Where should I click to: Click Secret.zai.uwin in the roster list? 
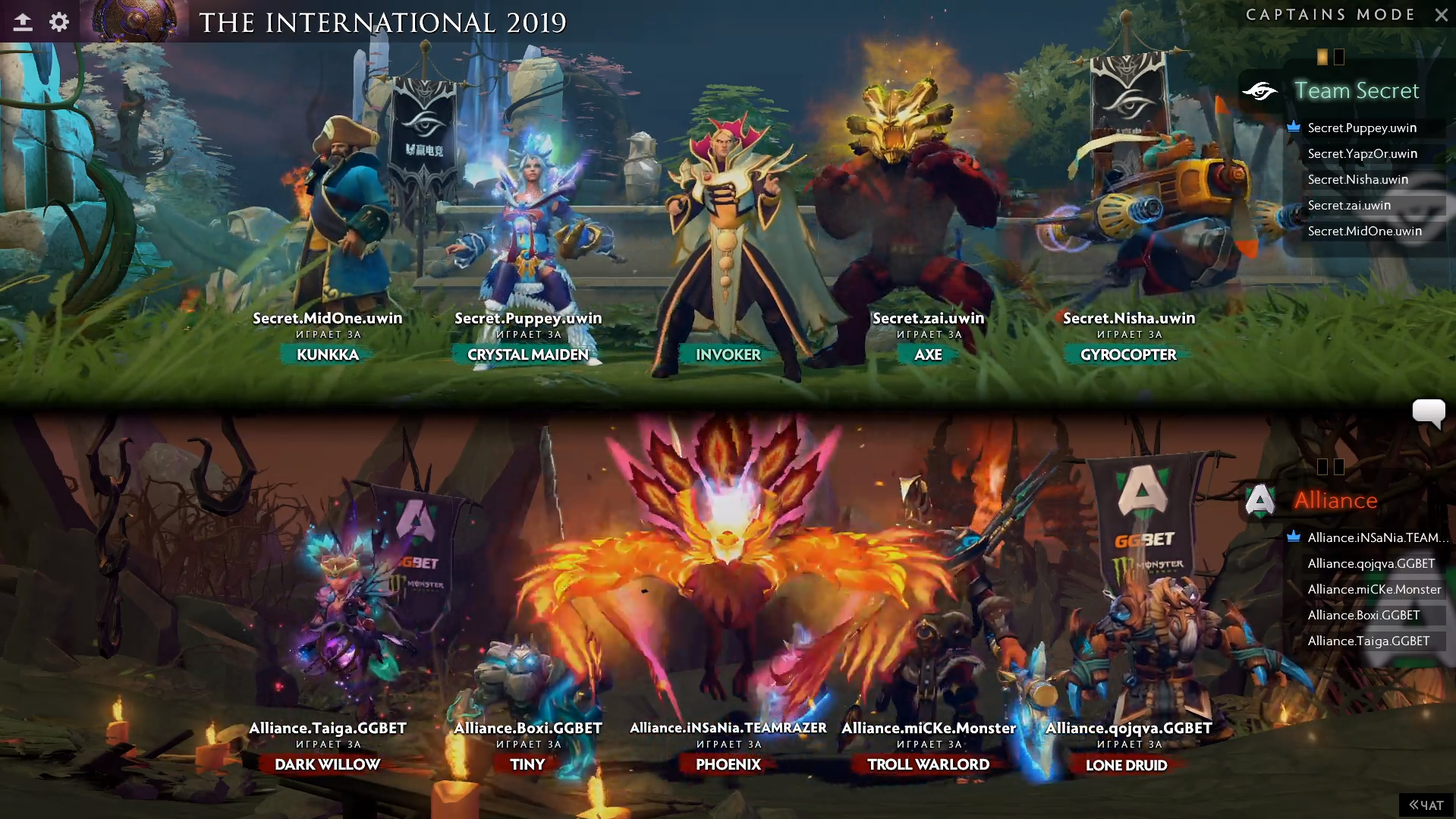1349,205
